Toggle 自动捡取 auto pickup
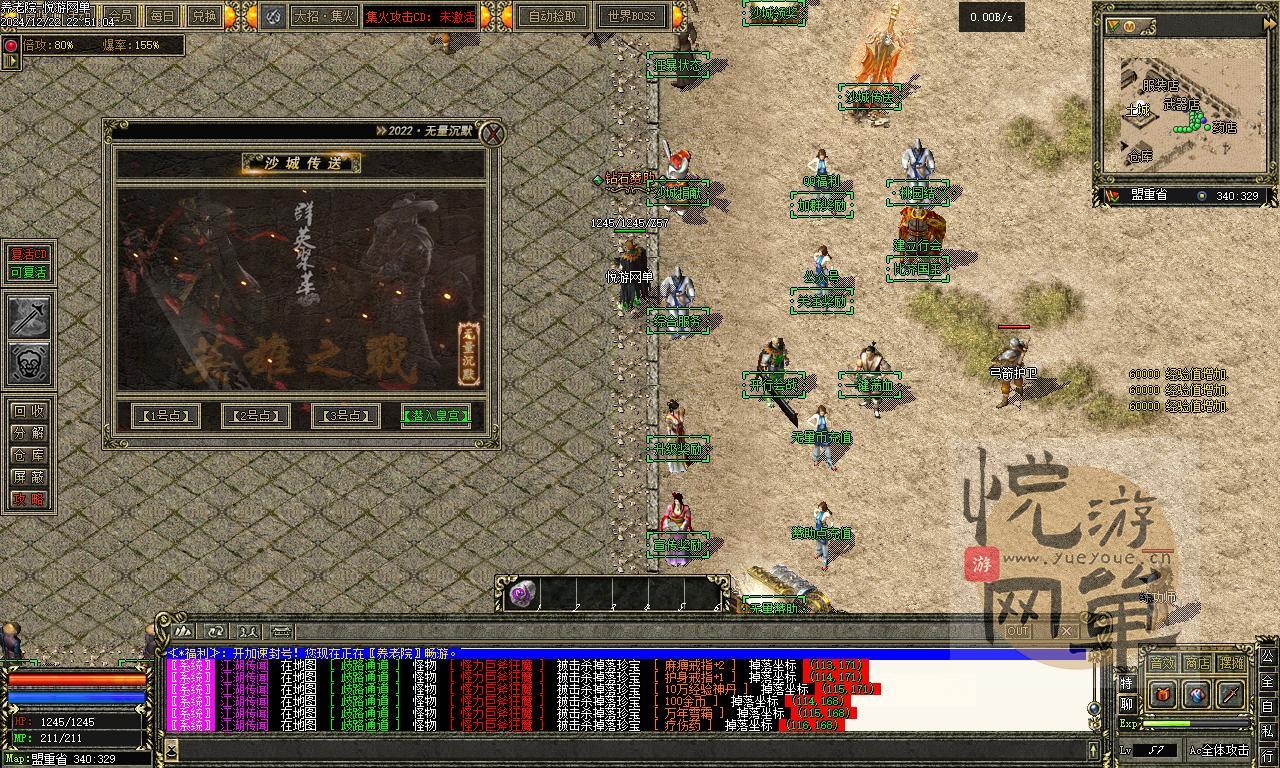The height and width of the screenshot is (768, 1280). pos(552,16)
